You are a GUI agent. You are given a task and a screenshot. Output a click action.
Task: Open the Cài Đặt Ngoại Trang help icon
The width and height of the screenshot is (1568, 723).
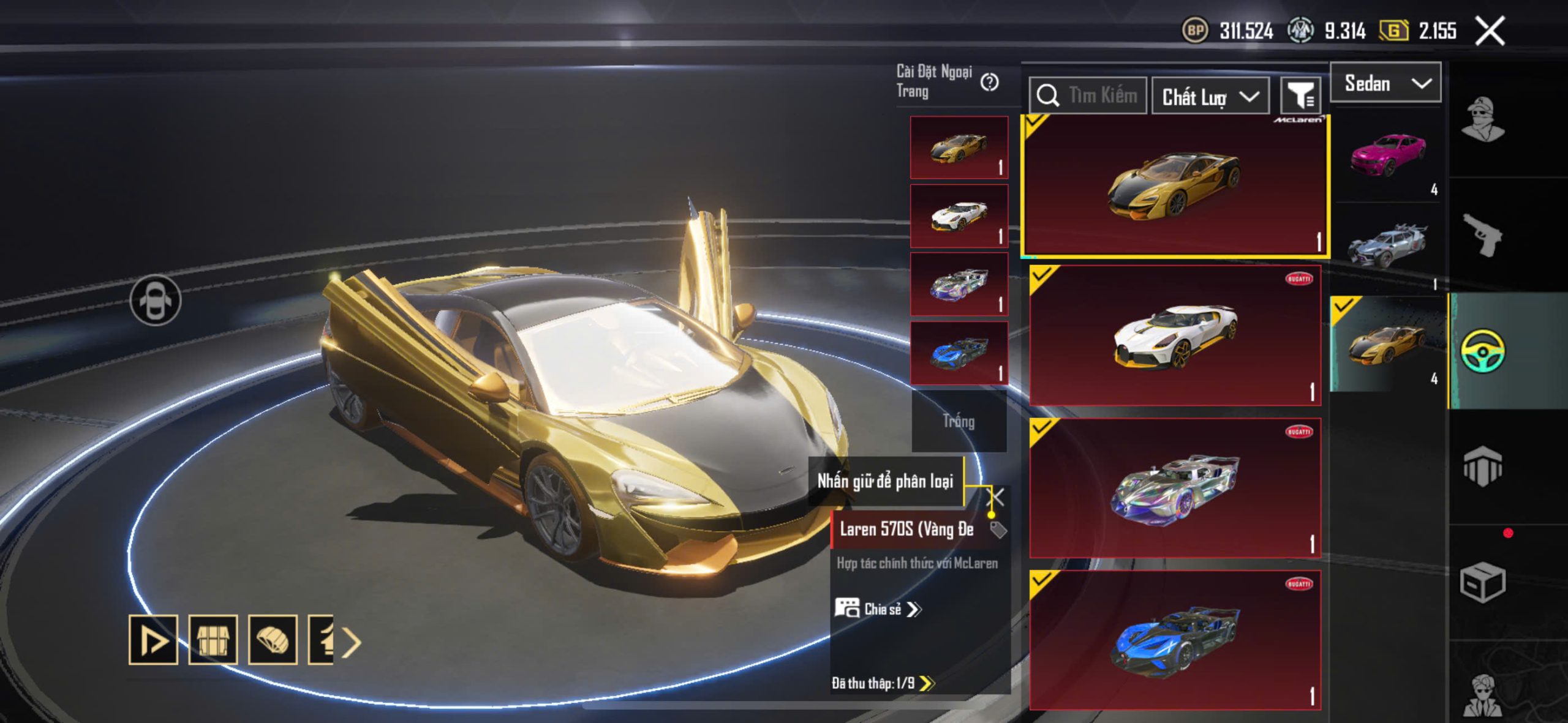(989, 82)
